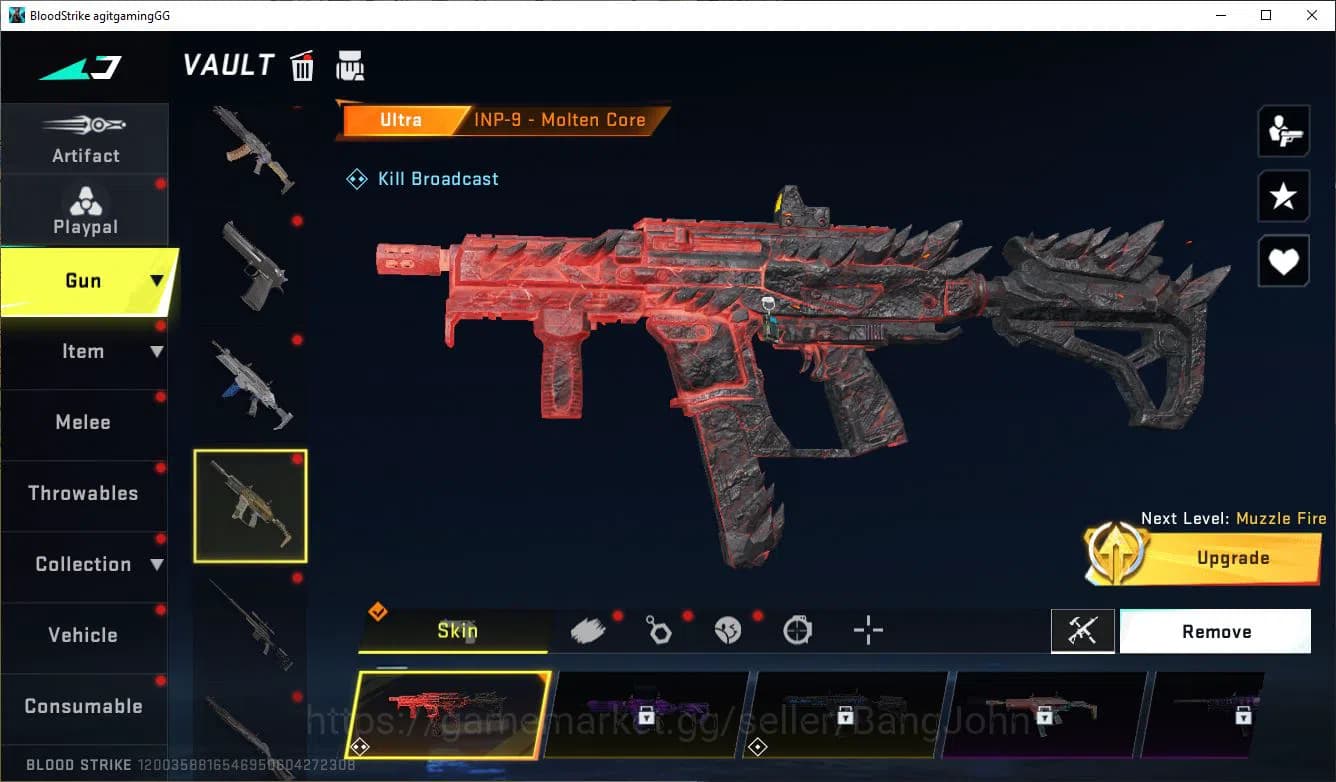Click the trash icon next to VAULT

pyautogui.click(x=302, y=65)
